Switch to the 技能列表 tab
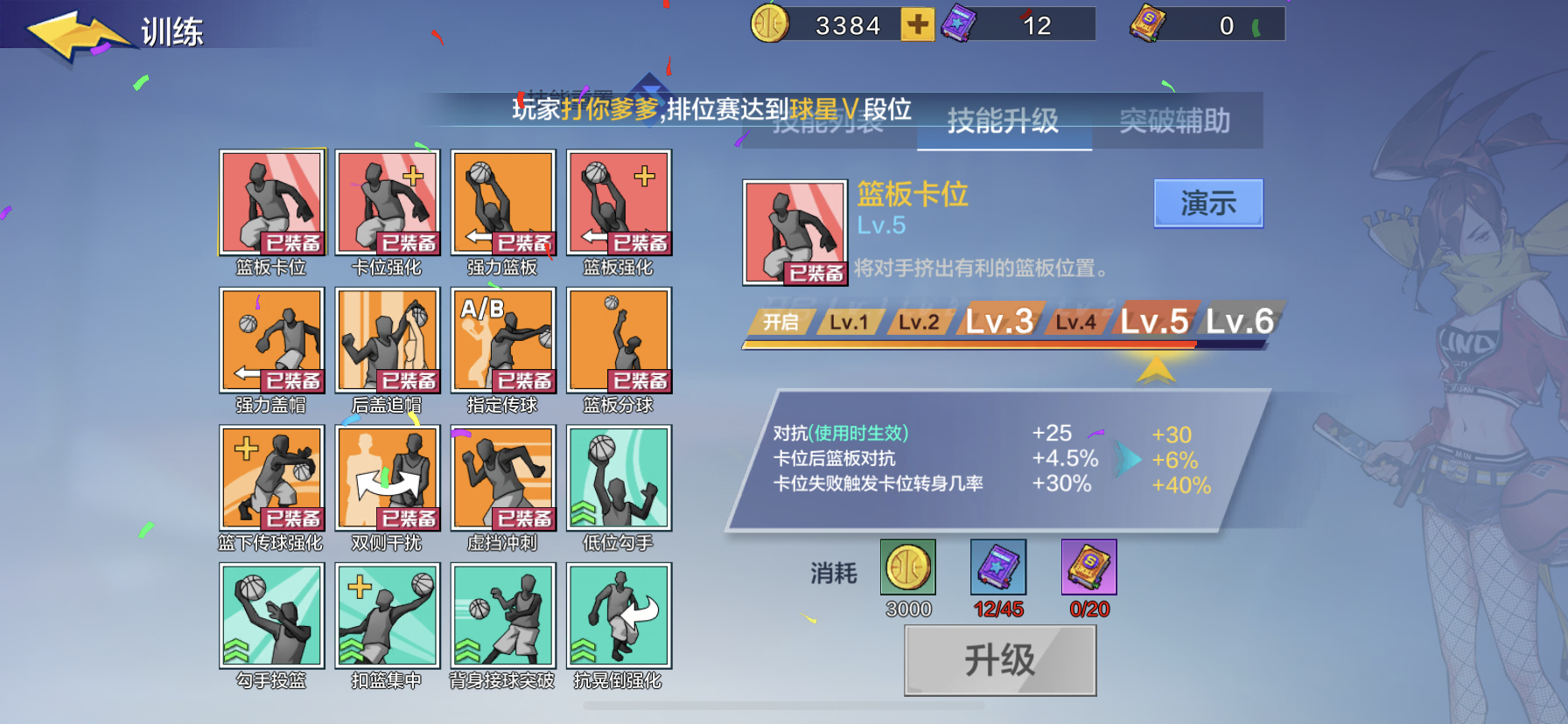This screenshot has width=1568, height=724. coord(827,122)
